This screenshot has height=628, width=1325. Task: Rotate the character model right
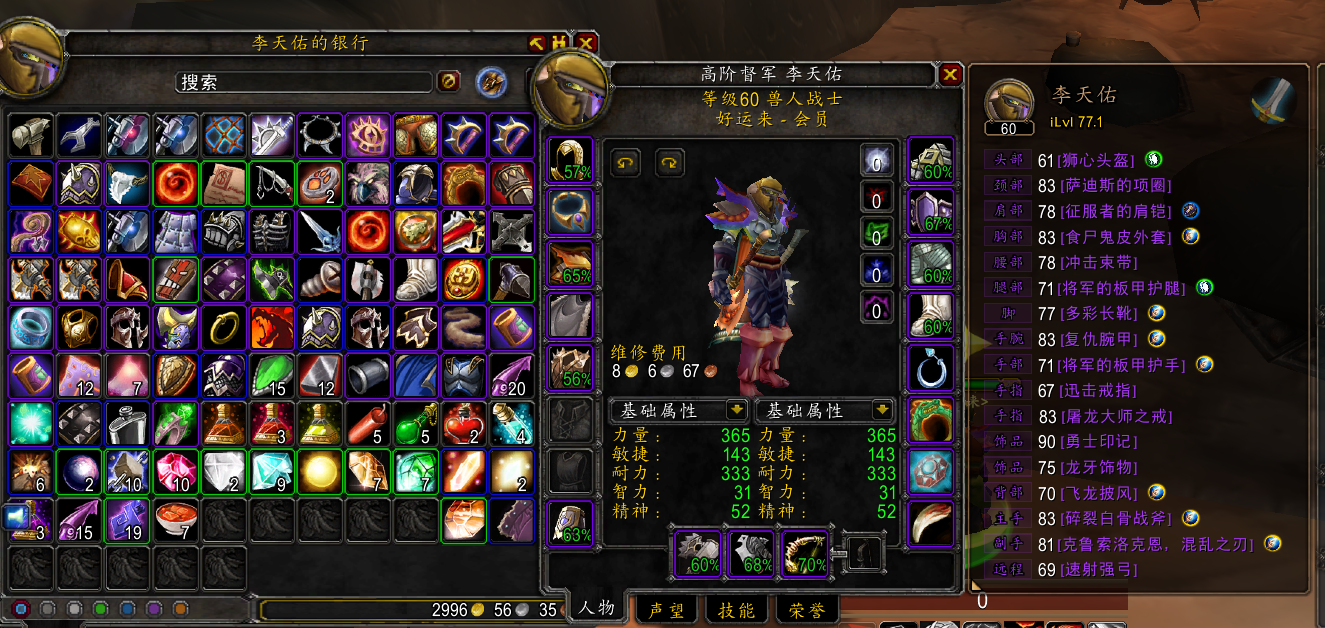tap(670, 162)
